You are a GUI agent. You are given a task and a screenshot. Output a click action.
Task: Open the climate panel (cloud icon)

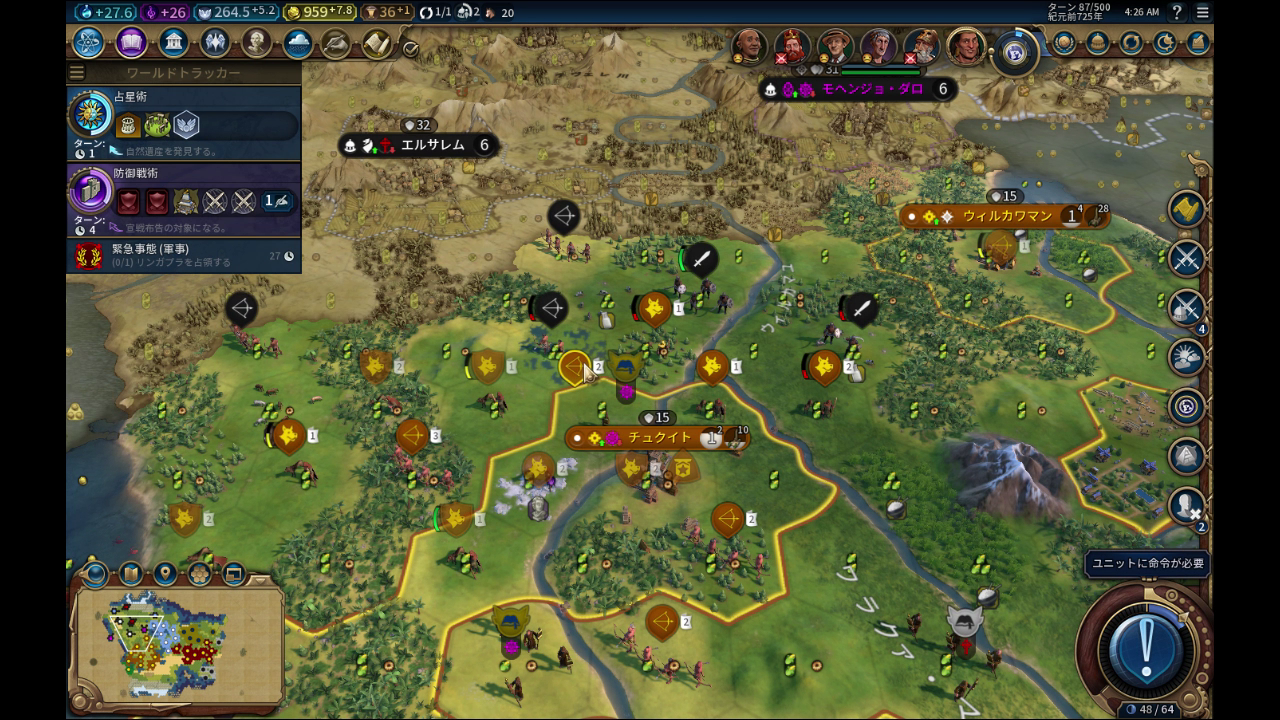click(x=298, y=43)
